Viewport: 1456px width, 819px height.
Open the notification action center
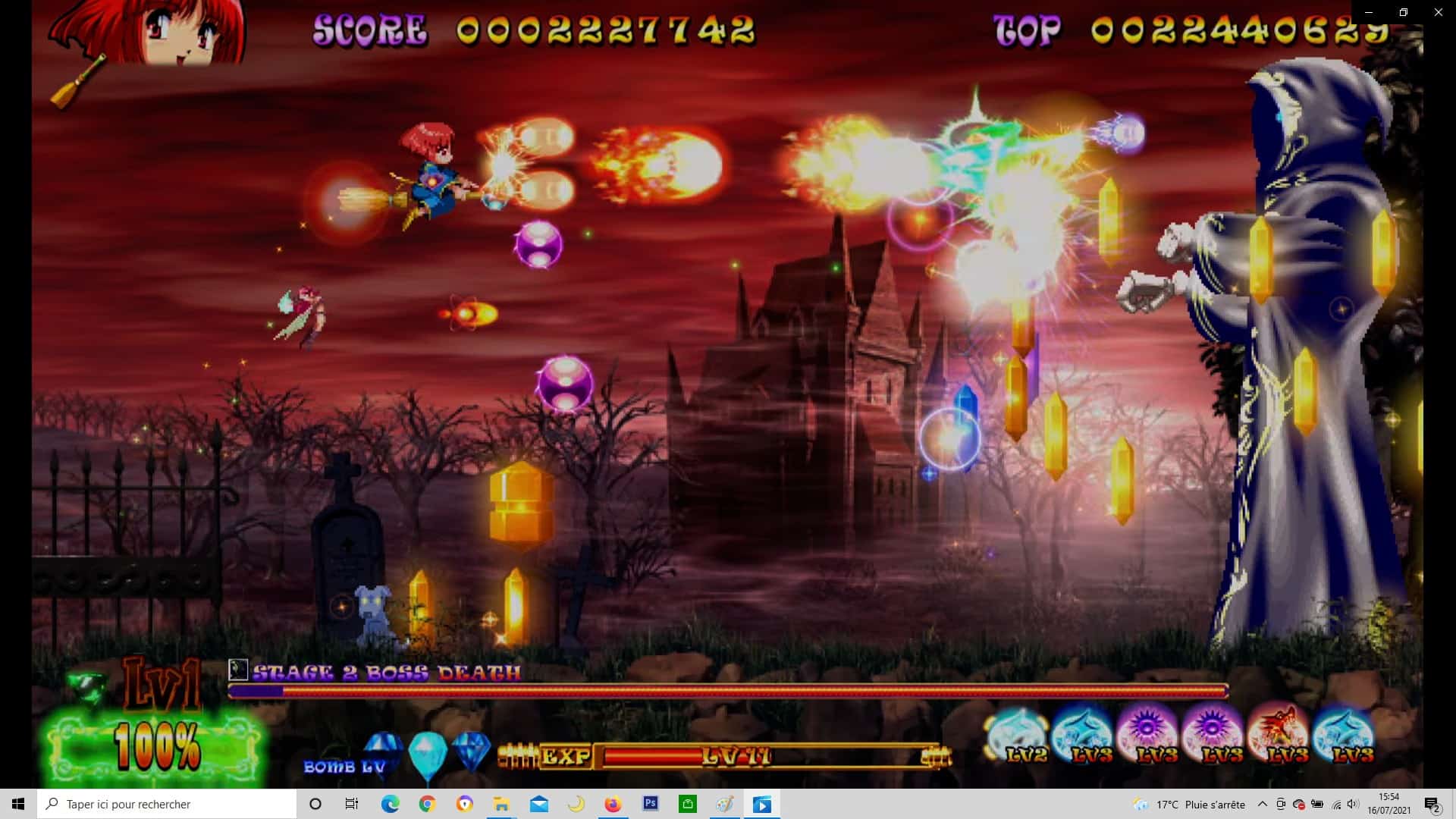1433,804
